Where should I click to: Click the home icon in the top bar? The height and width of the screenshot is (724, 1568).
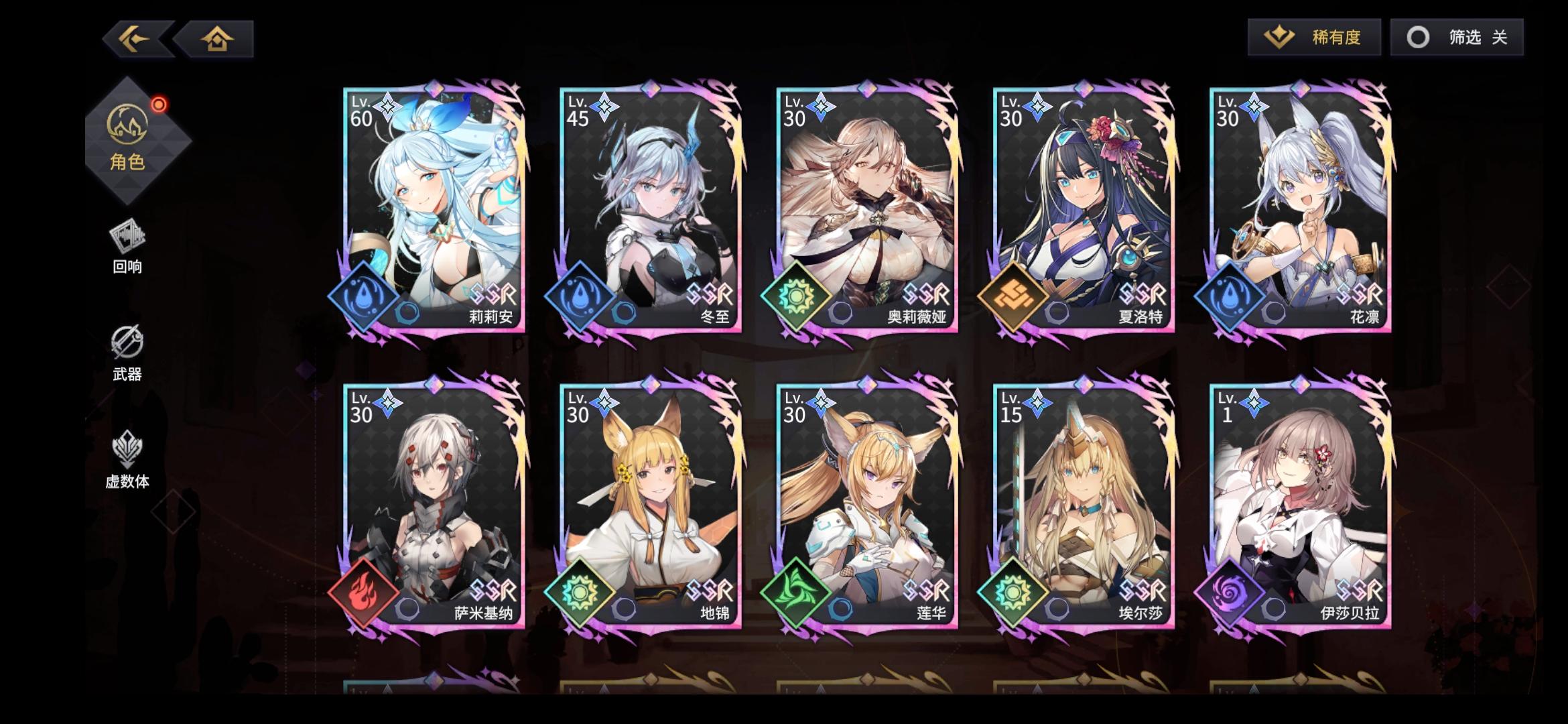(x=218, y=39)
